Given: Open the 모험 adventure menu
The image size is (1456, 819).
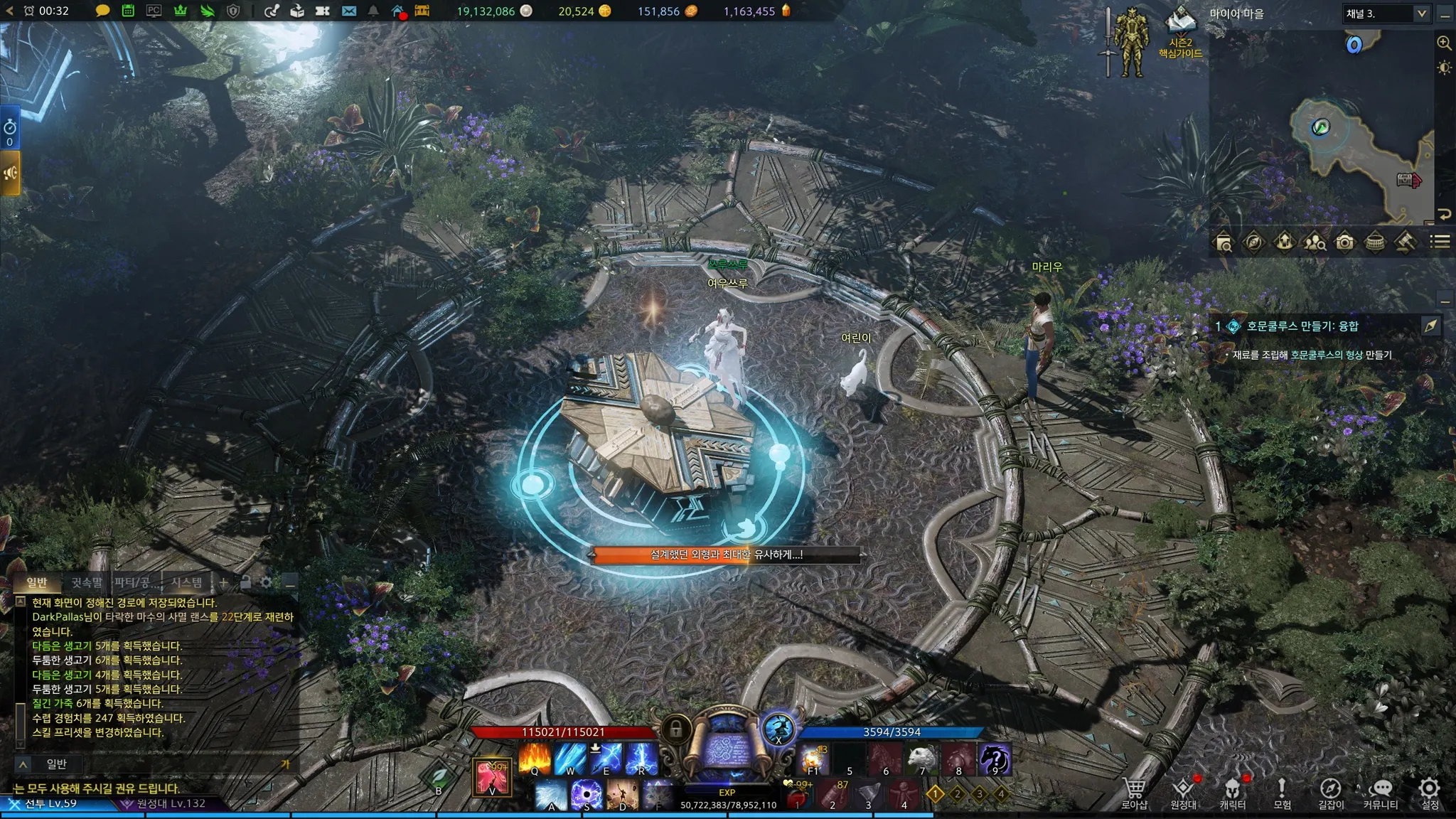Looking at the screenshot, I should [x=1282, y=791].
